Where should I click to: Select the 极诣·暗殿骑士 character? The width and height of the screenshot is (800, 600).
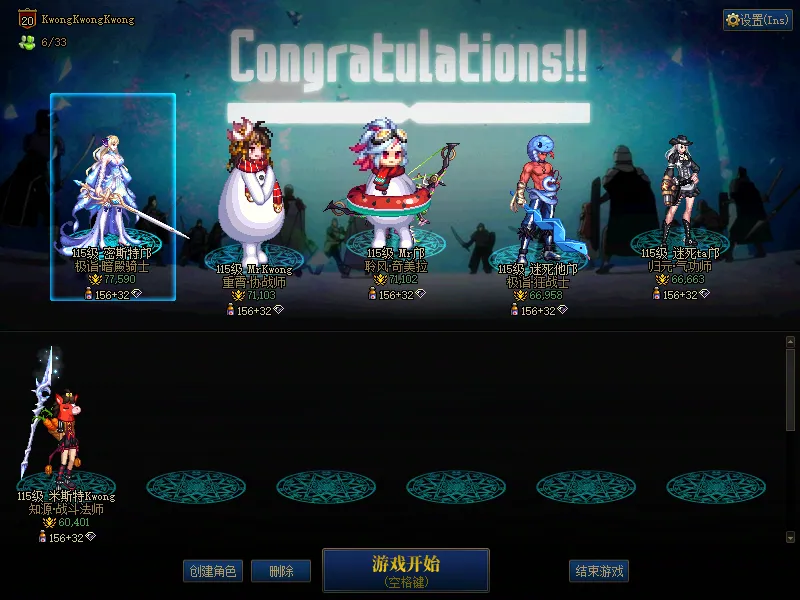pos(113,197)
